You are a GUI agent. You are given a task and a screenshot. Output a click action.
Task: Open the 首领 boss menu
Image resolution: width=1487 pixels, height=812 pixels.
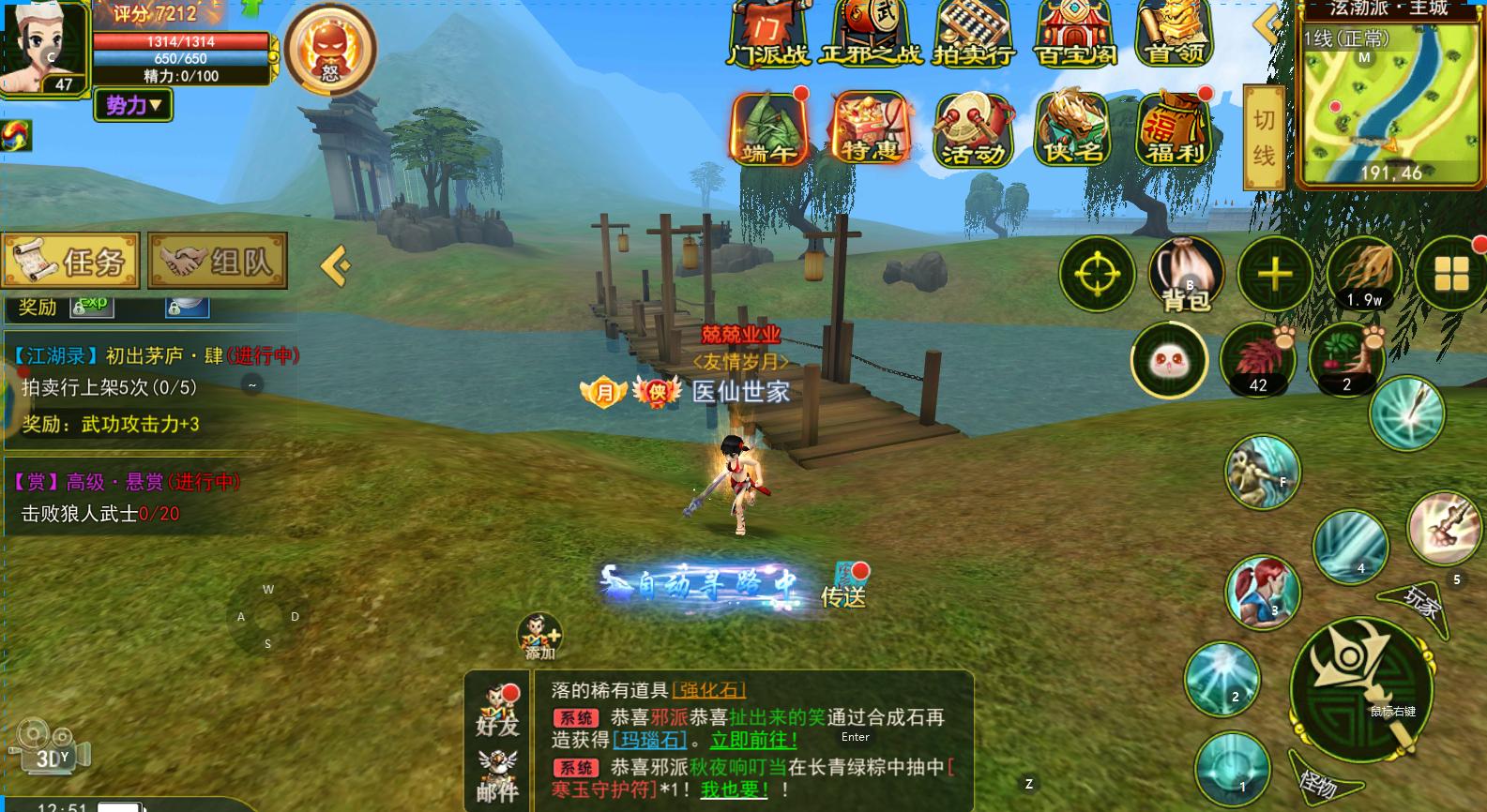[x=1175, y=35]
